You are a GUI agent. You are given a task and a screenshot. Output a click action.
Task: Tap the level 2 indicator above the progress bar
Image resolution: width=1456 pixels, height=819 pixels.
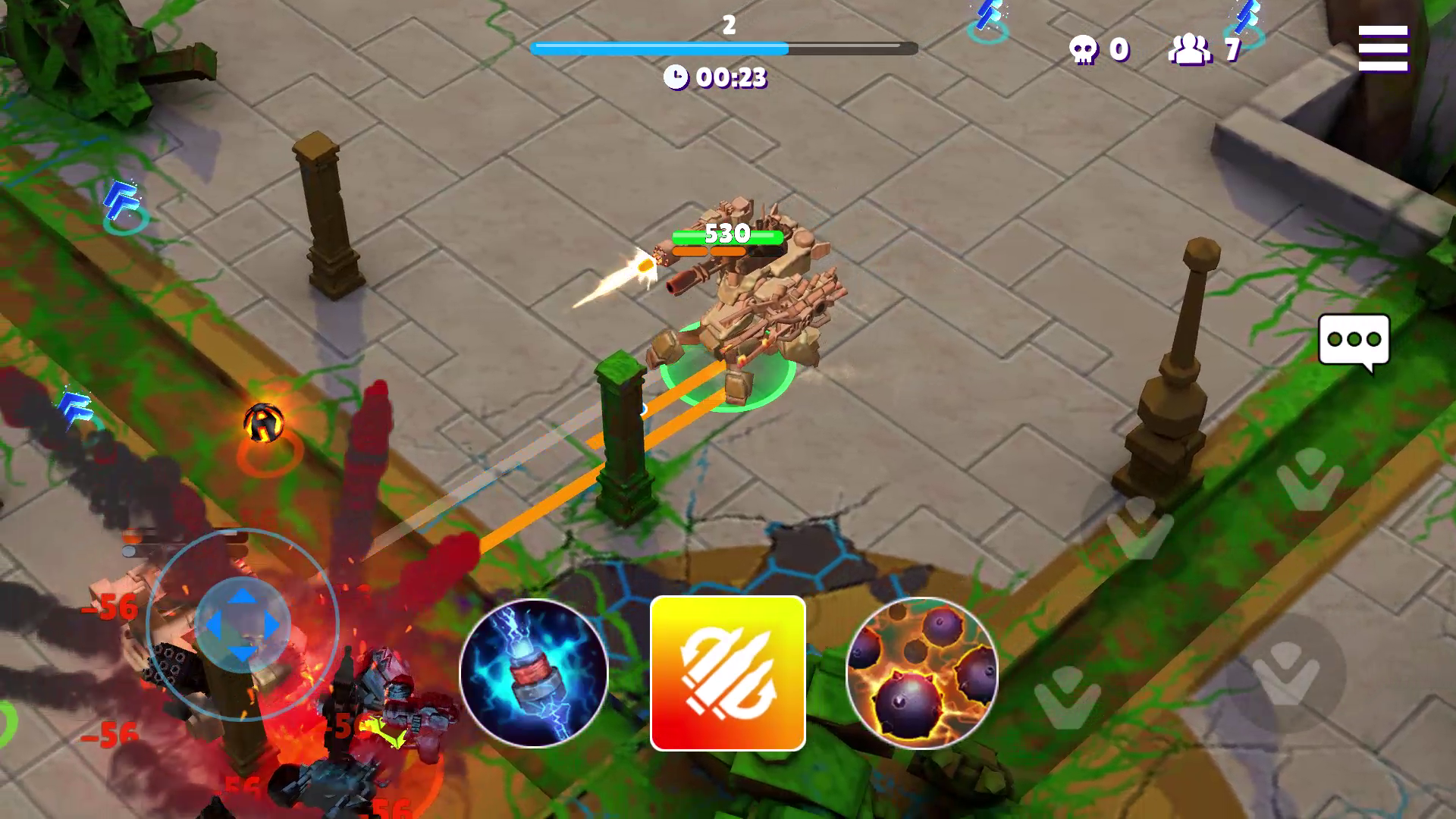coord(729,24)
